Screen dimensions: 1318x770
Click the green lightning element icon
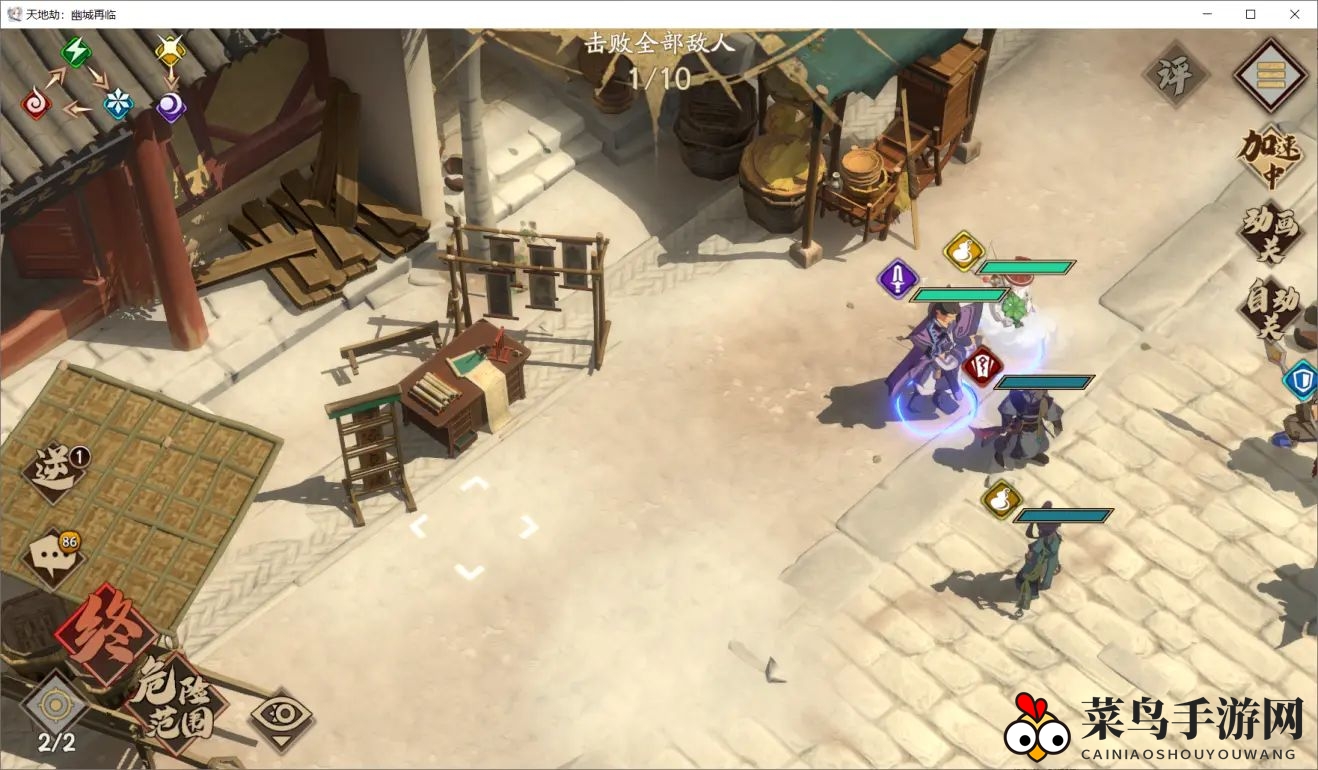76,52
